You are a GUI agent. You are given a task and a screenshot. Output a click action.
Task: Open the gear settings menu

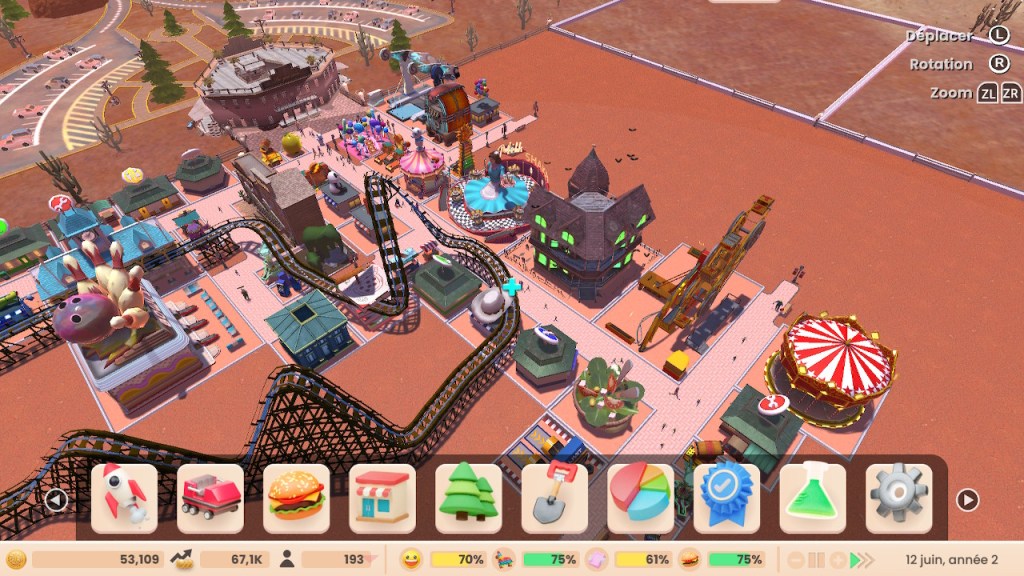pos(898,498)
